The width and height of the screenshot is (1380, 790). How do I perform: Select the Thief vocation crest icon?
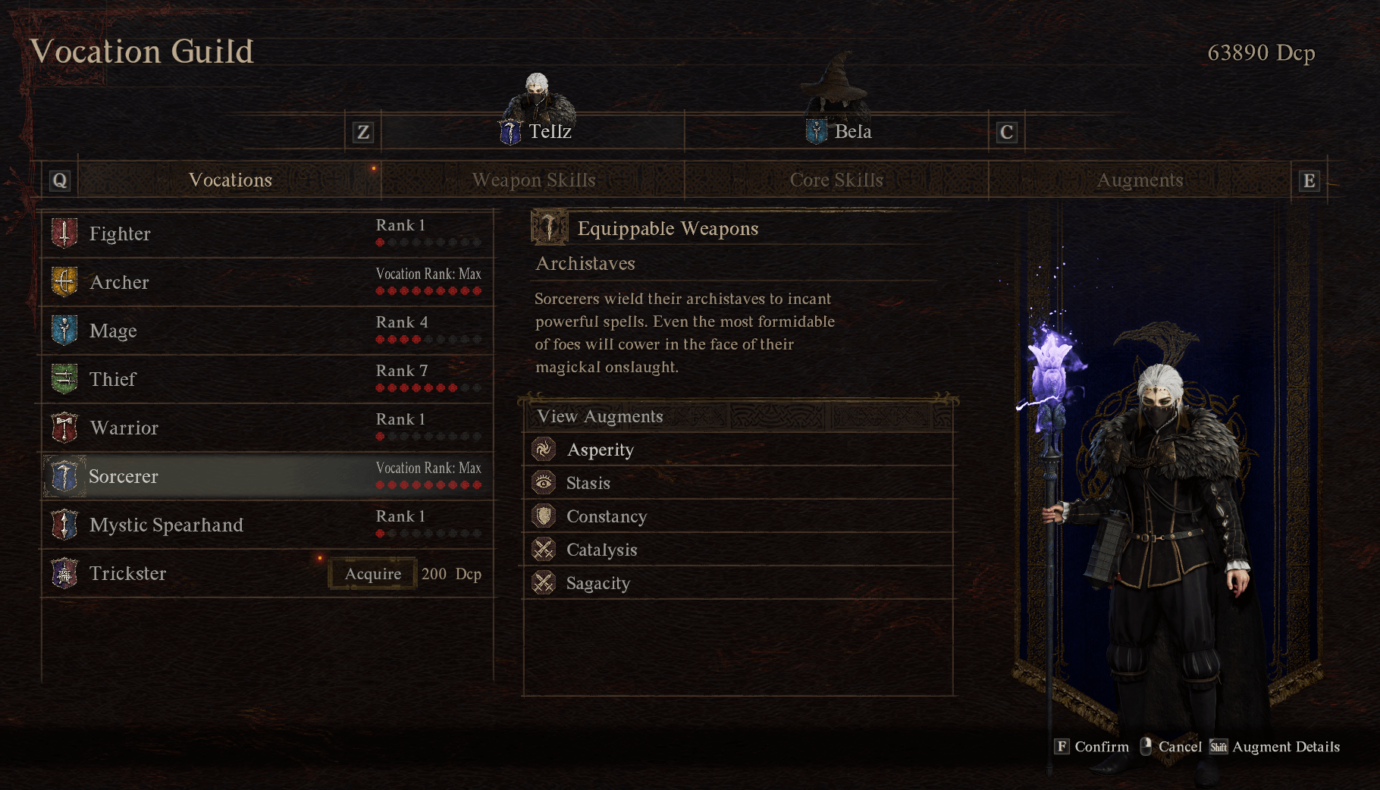coord(65,379)
